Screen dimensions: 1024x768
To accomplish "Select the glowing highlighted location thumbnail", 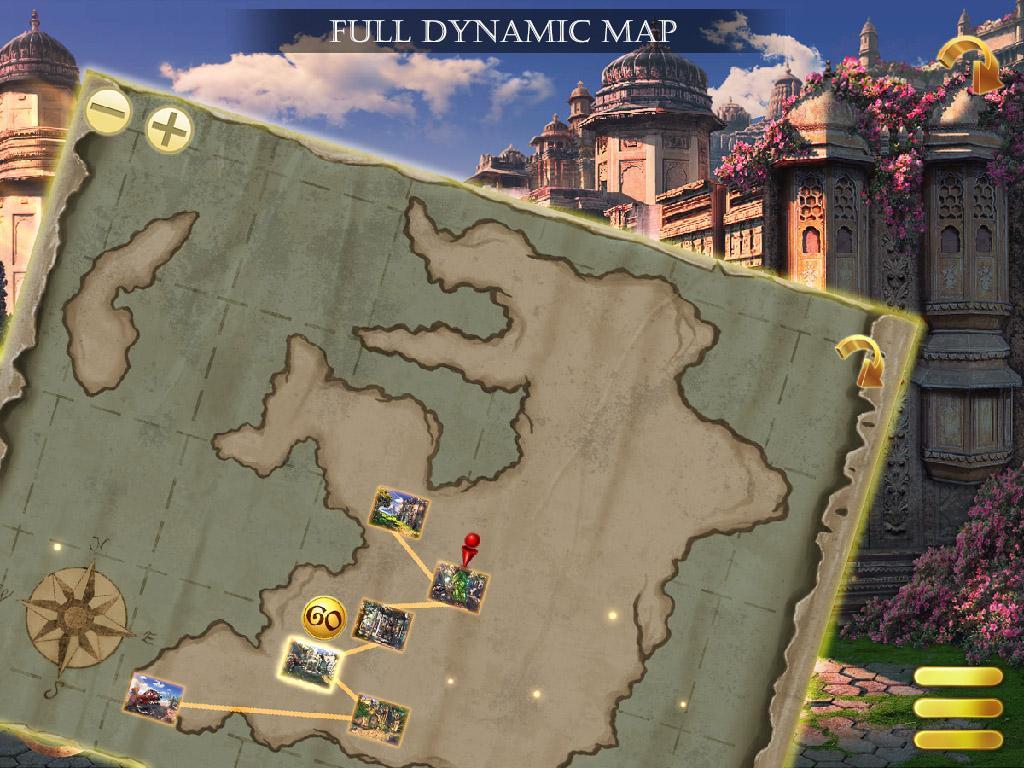I will tap(312, 663).
